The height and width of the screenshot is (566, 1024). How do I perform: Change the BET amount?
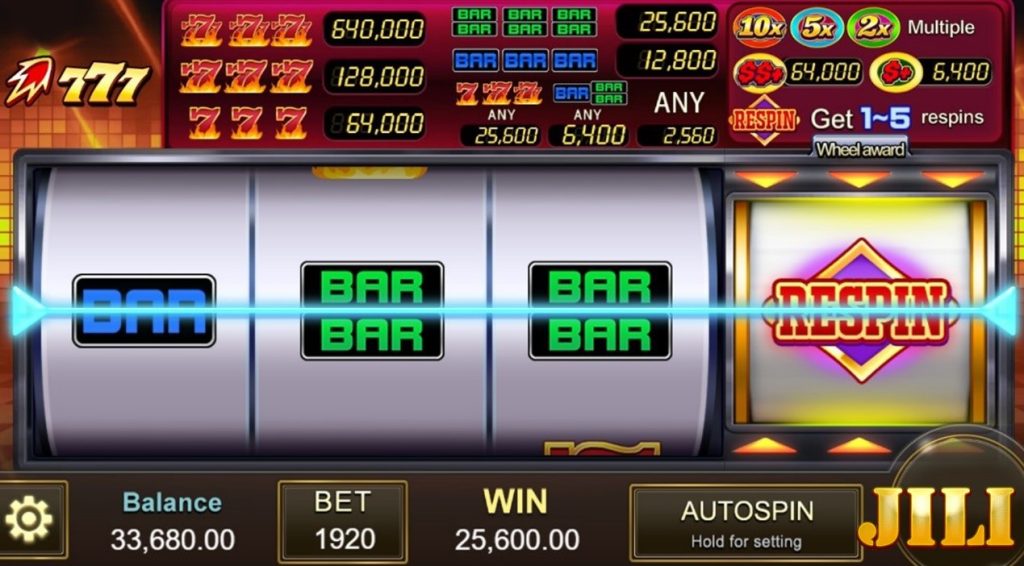[342, 520]
